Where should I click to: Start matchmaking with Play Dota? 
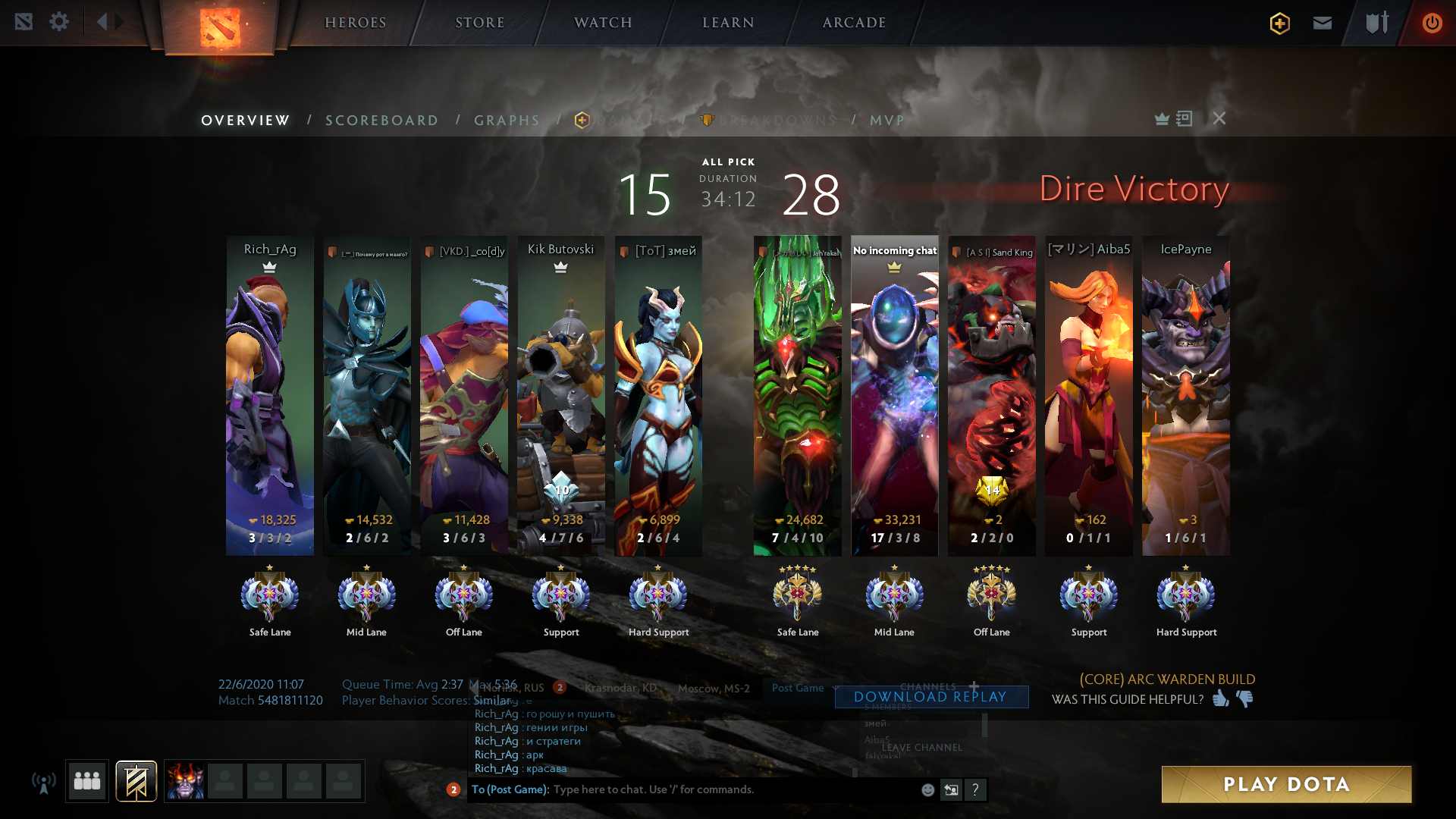(1286, 784)
